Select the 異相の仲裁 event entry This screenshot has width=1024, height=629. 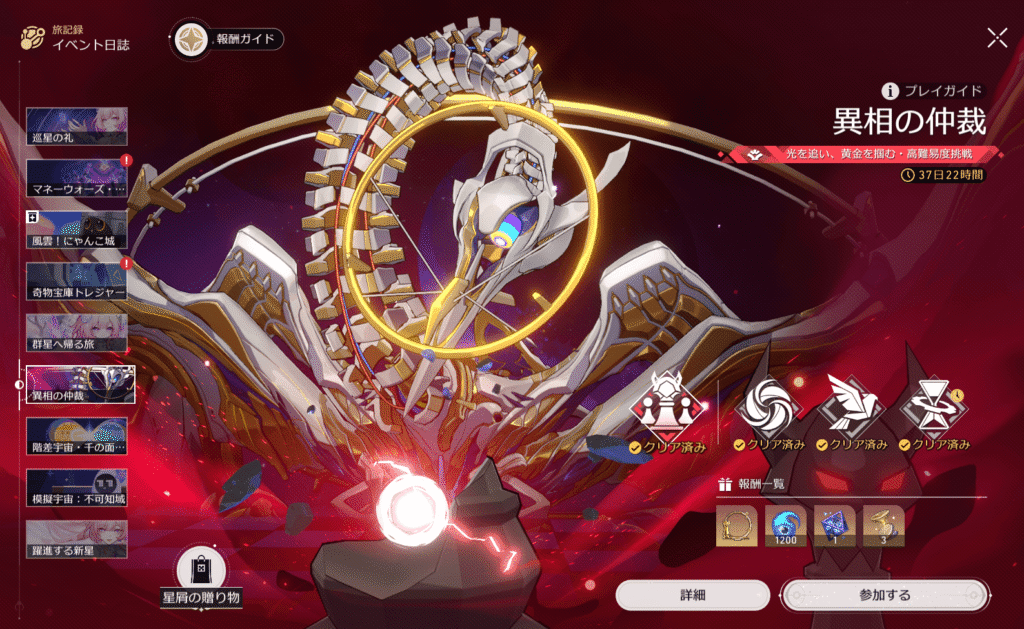click(x=76, y=384)
